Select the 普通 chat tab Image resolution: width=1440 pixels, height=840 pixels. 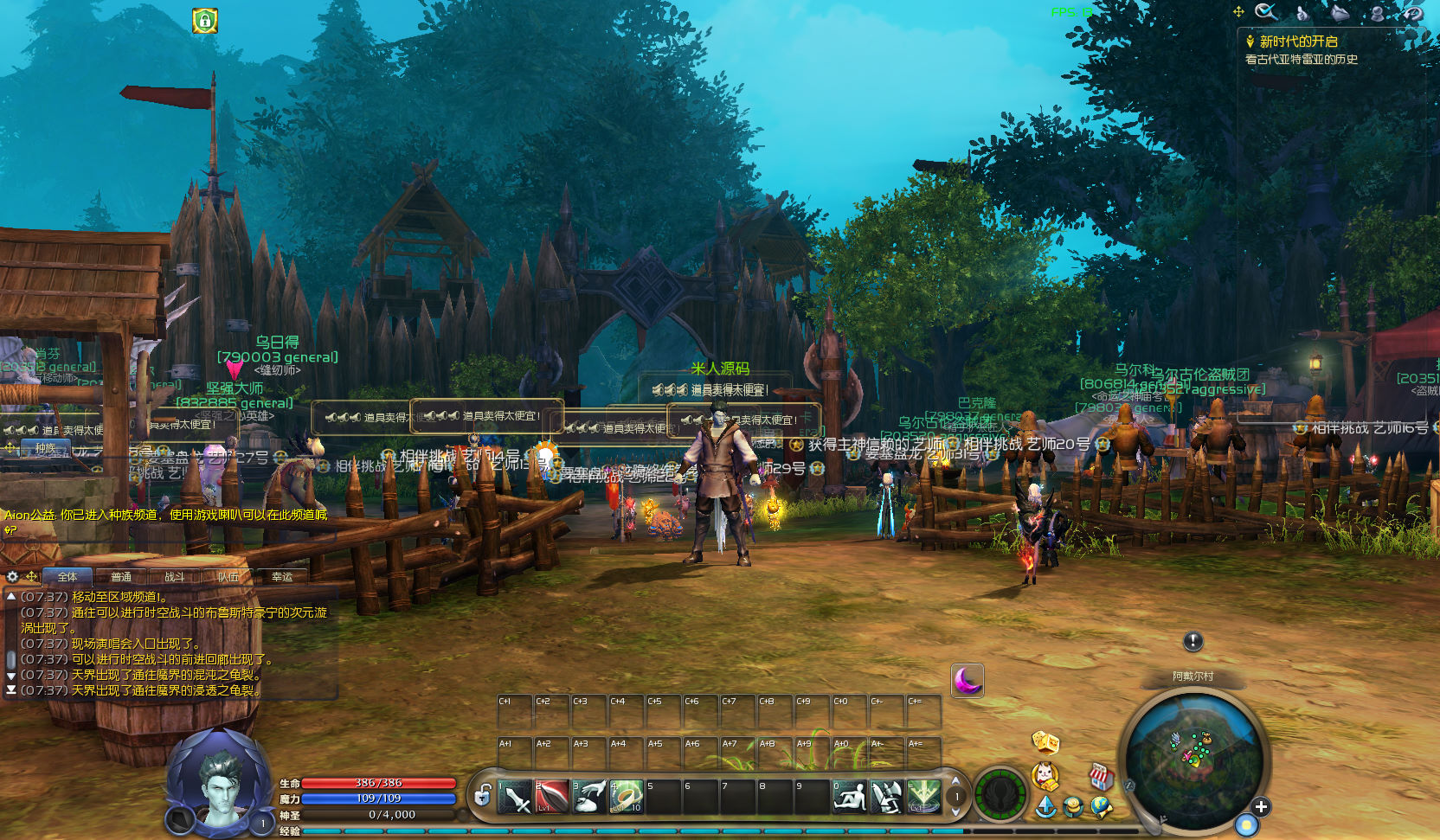point(121,577)
